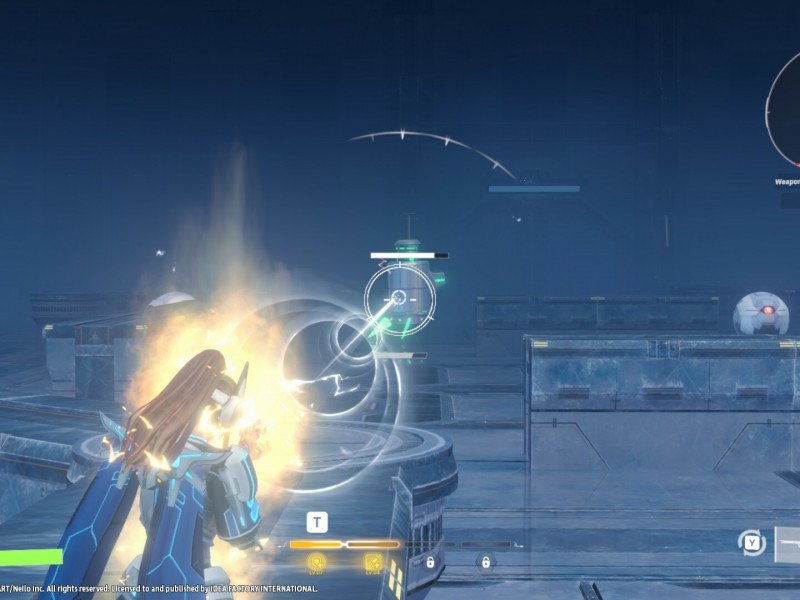Open the circular radar minimap

(x=784, y=108)
